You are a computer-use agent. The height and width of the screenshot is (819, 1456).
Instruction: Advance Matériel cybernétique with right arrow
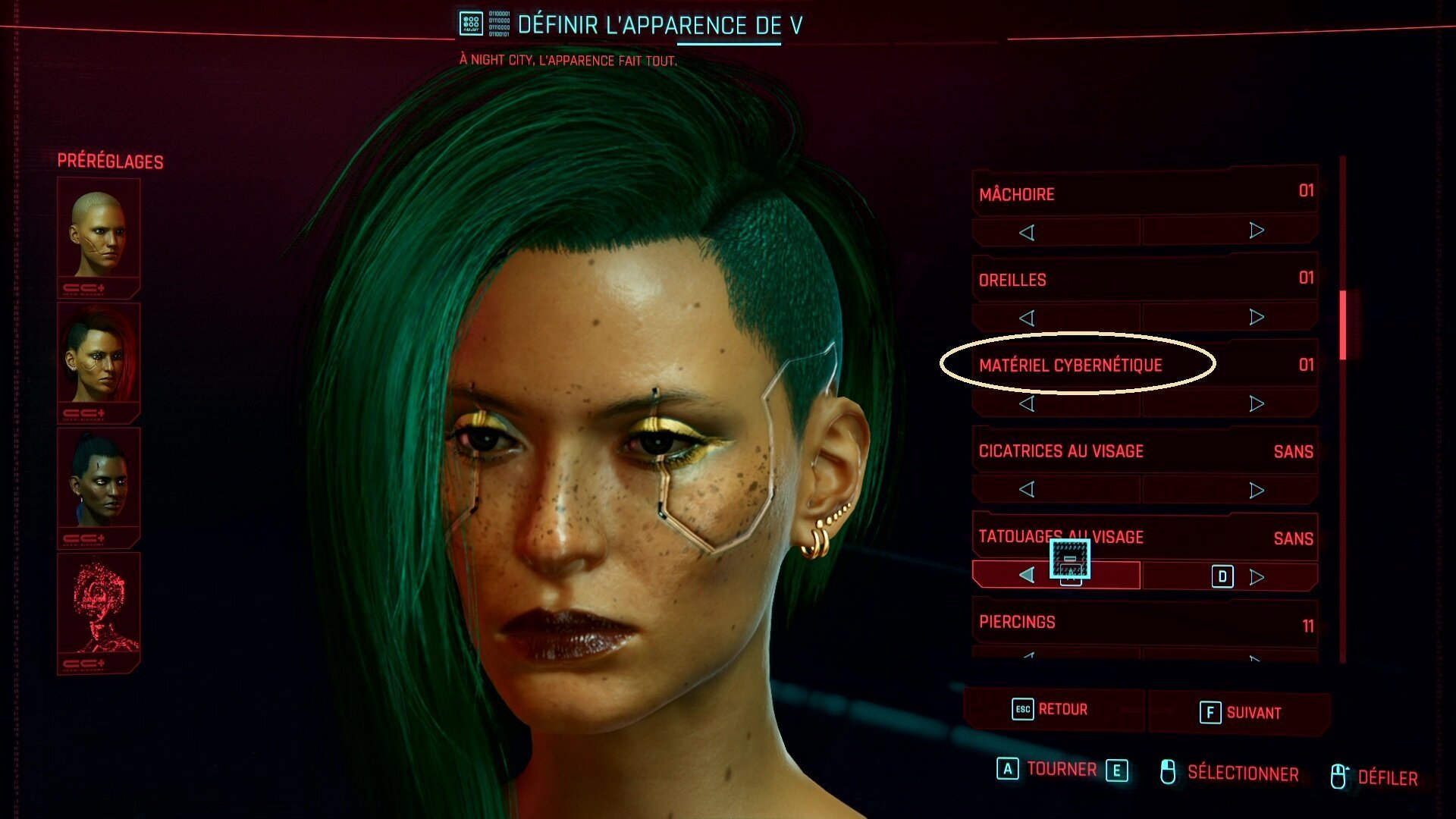(1257, 403)
